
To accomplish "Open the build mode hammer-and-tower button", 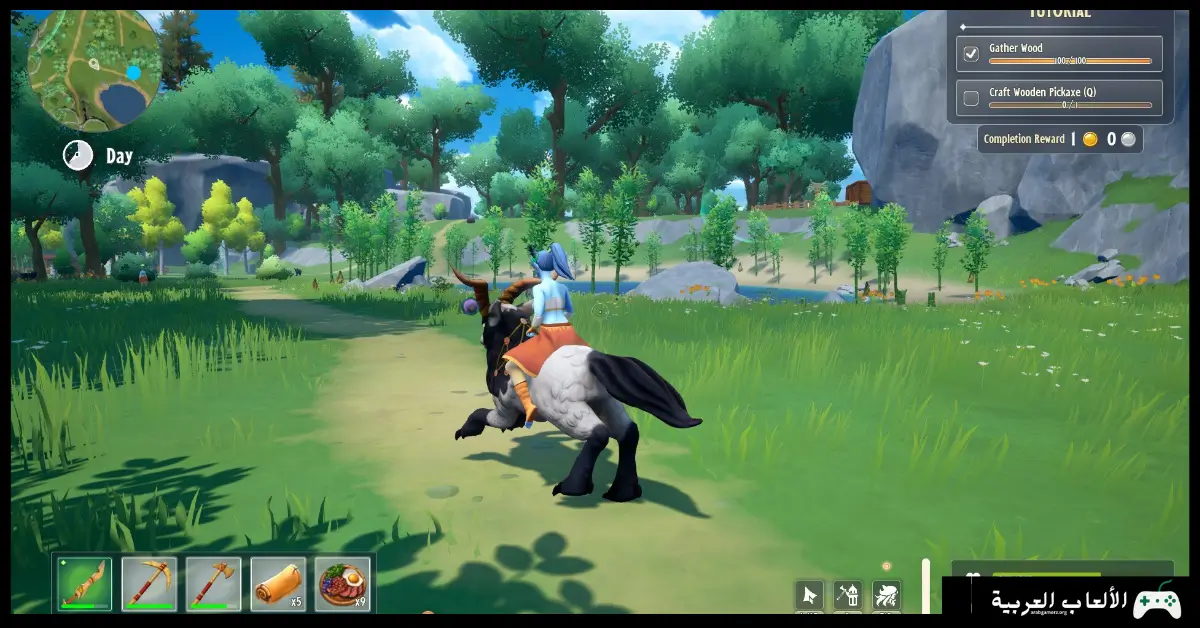I will tap(848, 596).
